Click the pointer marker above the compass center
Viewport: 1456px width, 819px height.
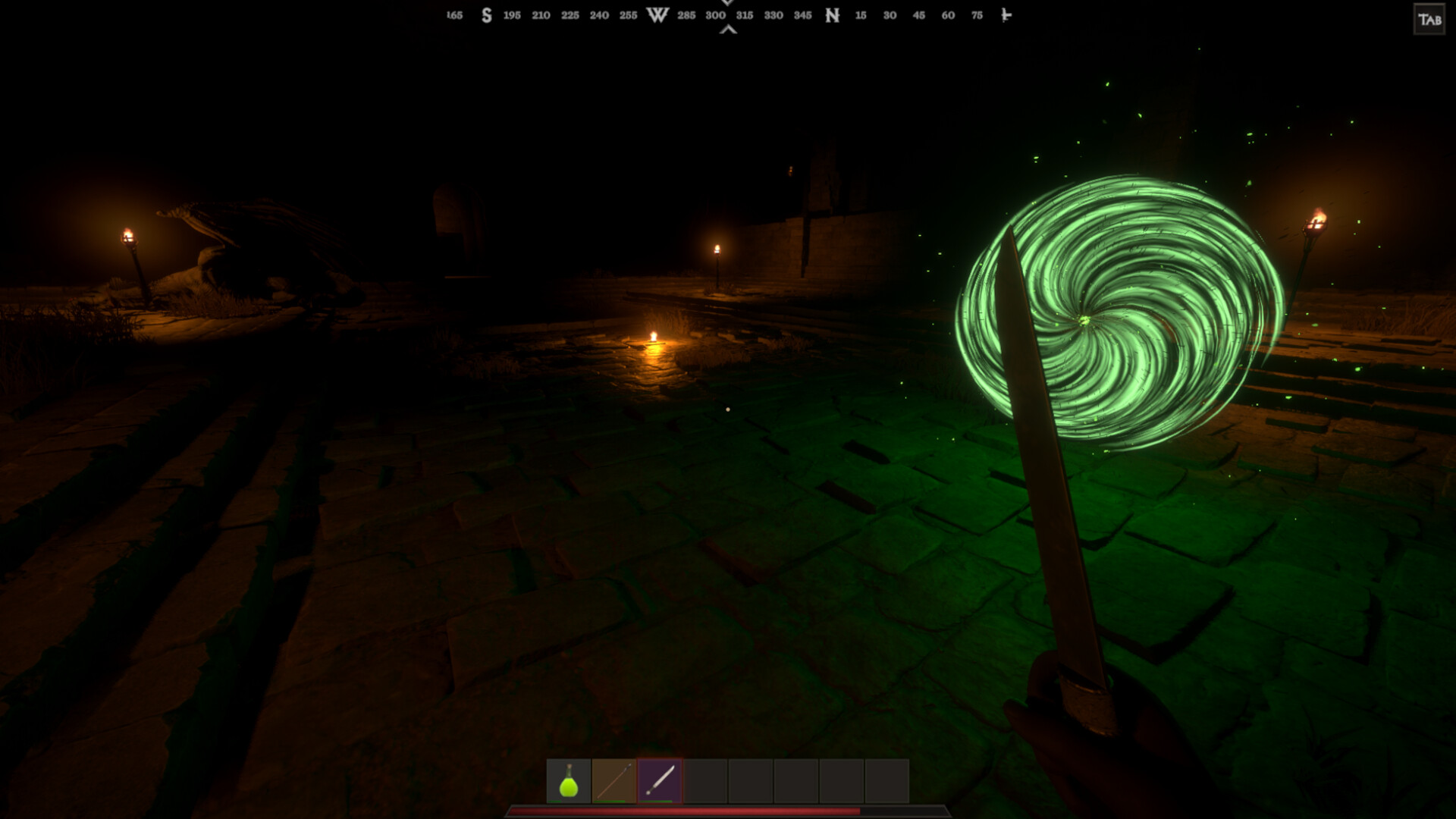(x=726, y=3)
